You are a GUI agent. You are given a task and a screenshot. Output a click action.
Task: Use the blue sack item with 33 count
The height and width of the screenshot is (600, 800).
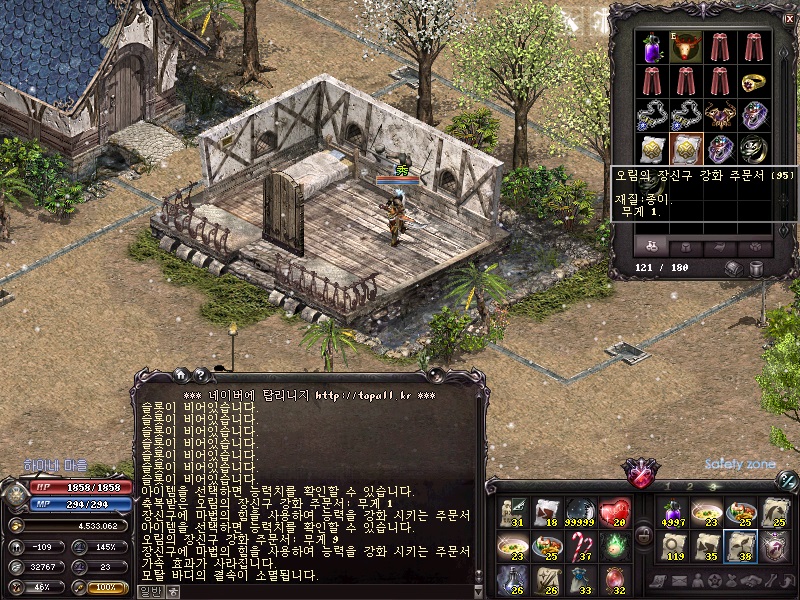[x=580, y=580]
